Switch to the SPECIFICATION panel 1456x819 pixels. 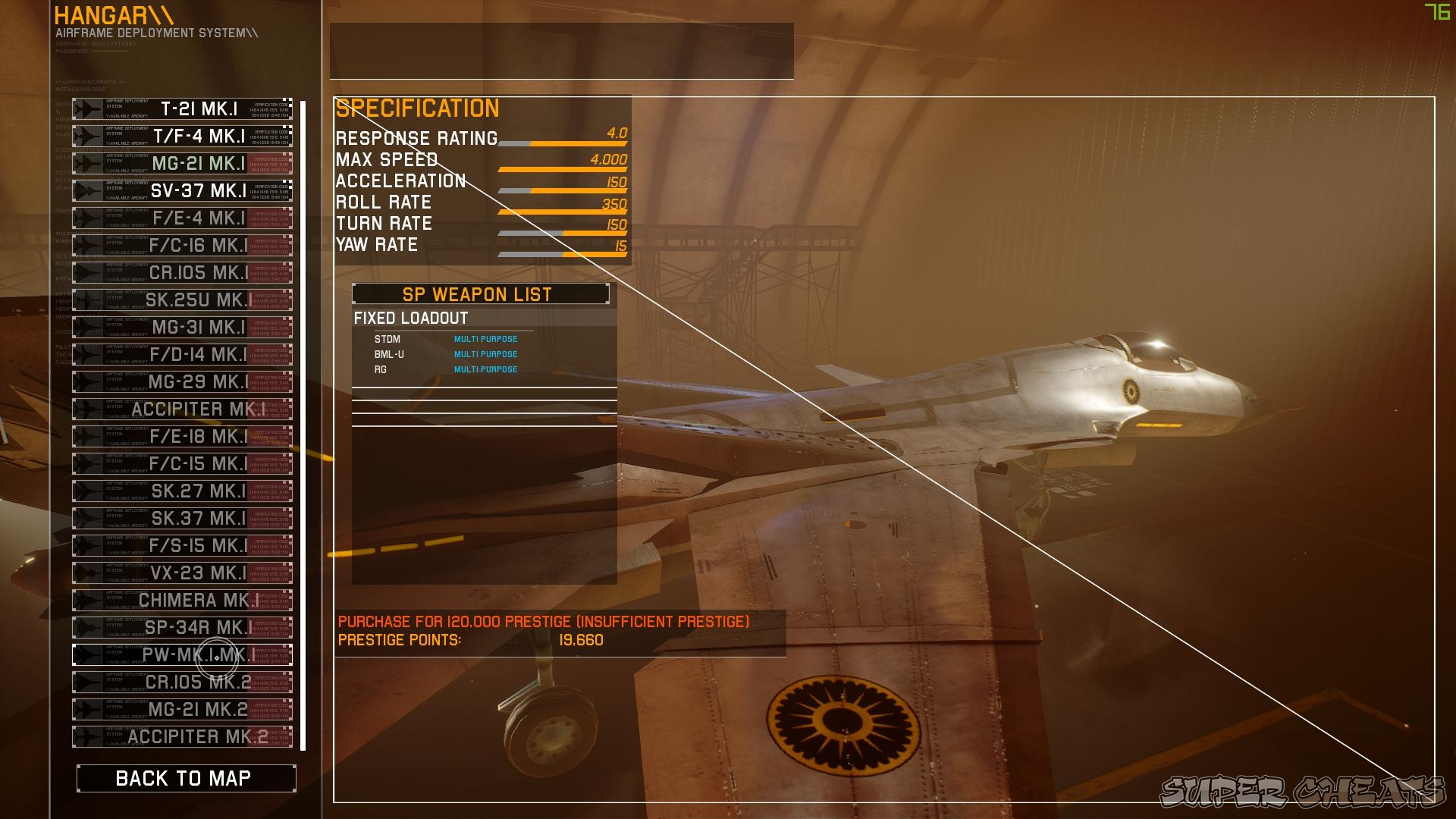tap(417, 108)
